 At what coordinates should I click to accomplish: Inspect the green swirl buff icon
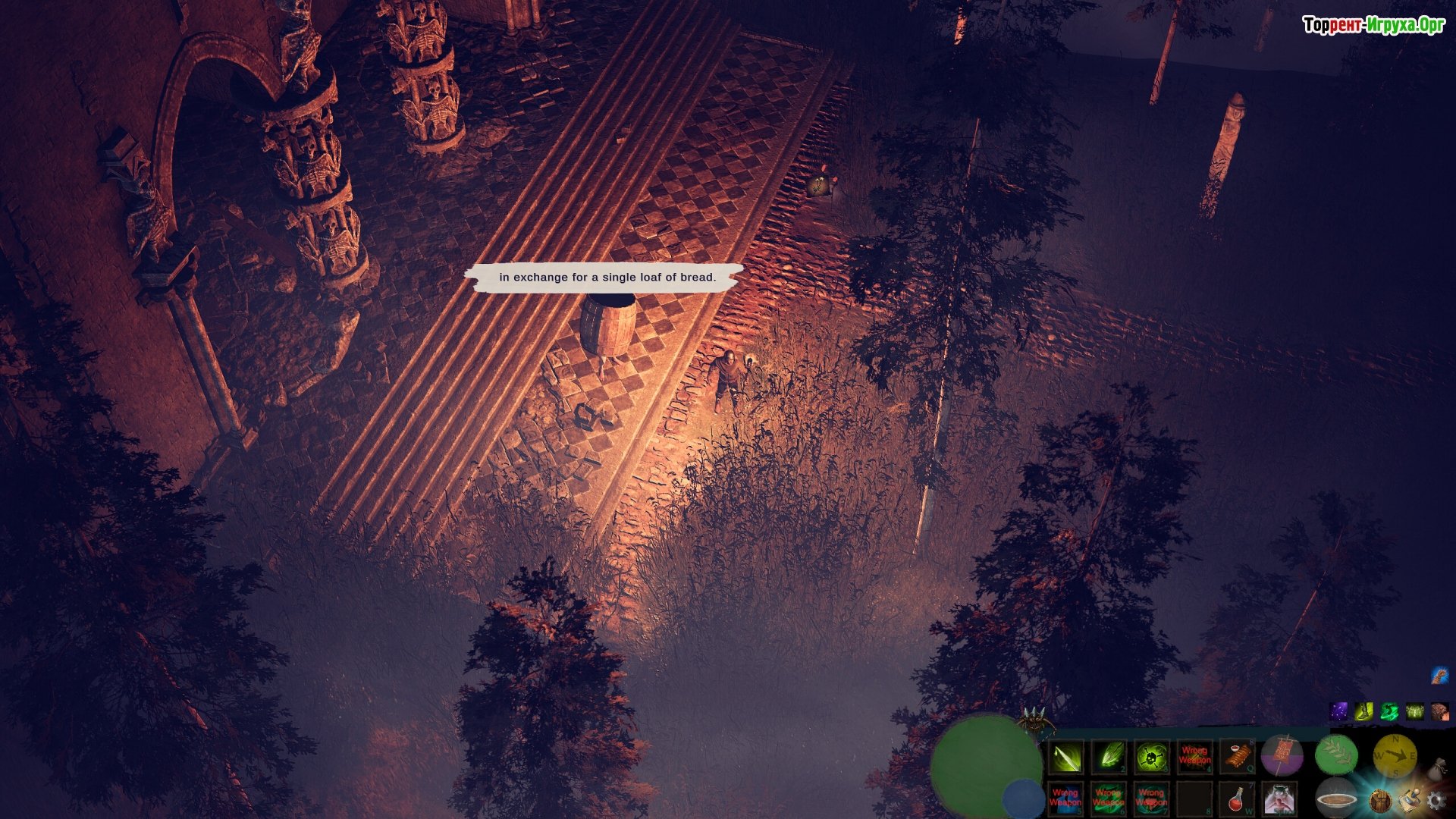pyautogui.click(x=1389, y=711)
